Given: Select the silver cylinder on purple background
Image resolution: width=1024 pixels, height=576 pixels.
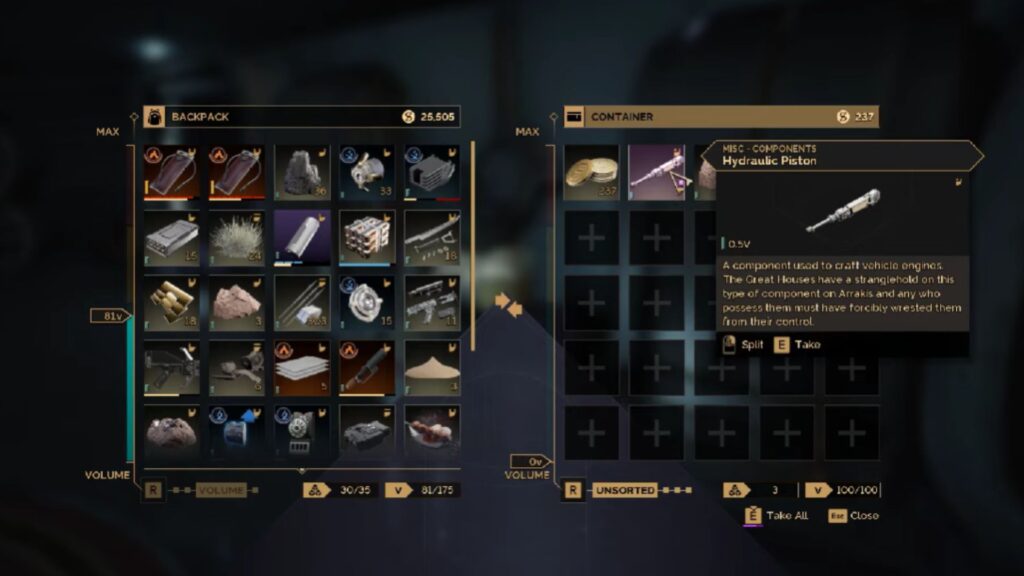Looking at the screenshot, I should pos(302,236).
